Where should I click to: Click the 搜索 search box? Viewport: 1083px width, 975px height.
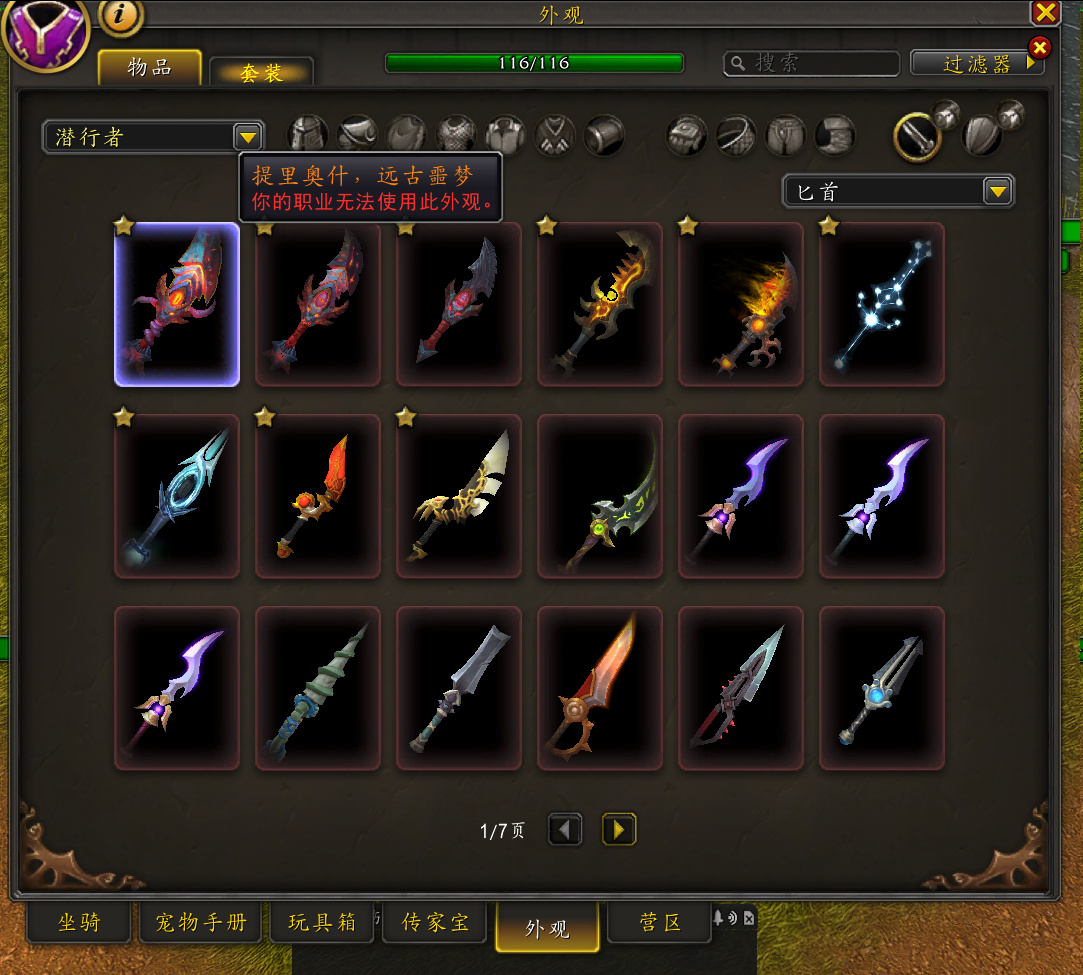point(812,63)
